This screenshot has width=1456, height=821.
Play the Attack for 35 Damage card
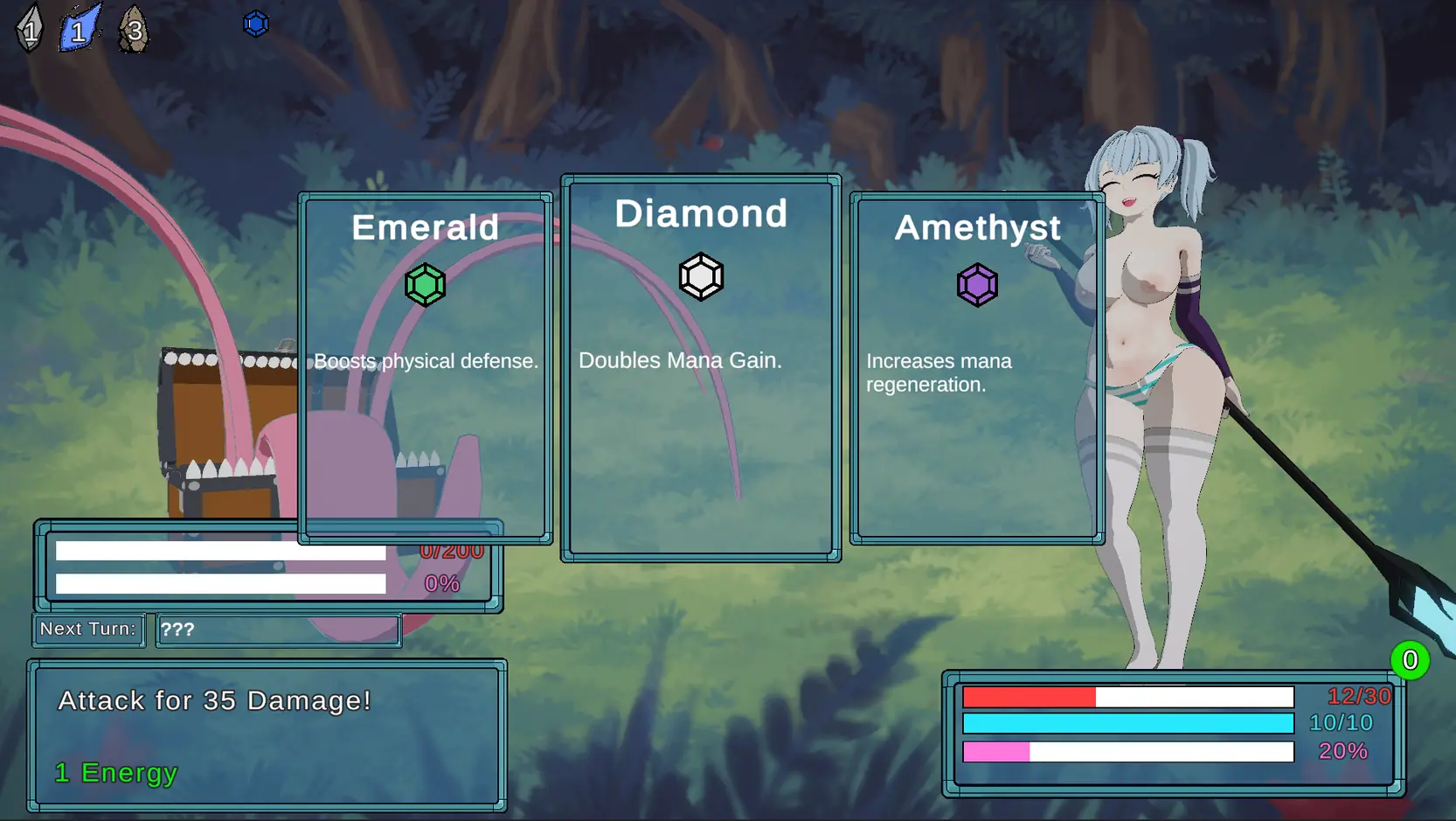[x=267, y=735]
